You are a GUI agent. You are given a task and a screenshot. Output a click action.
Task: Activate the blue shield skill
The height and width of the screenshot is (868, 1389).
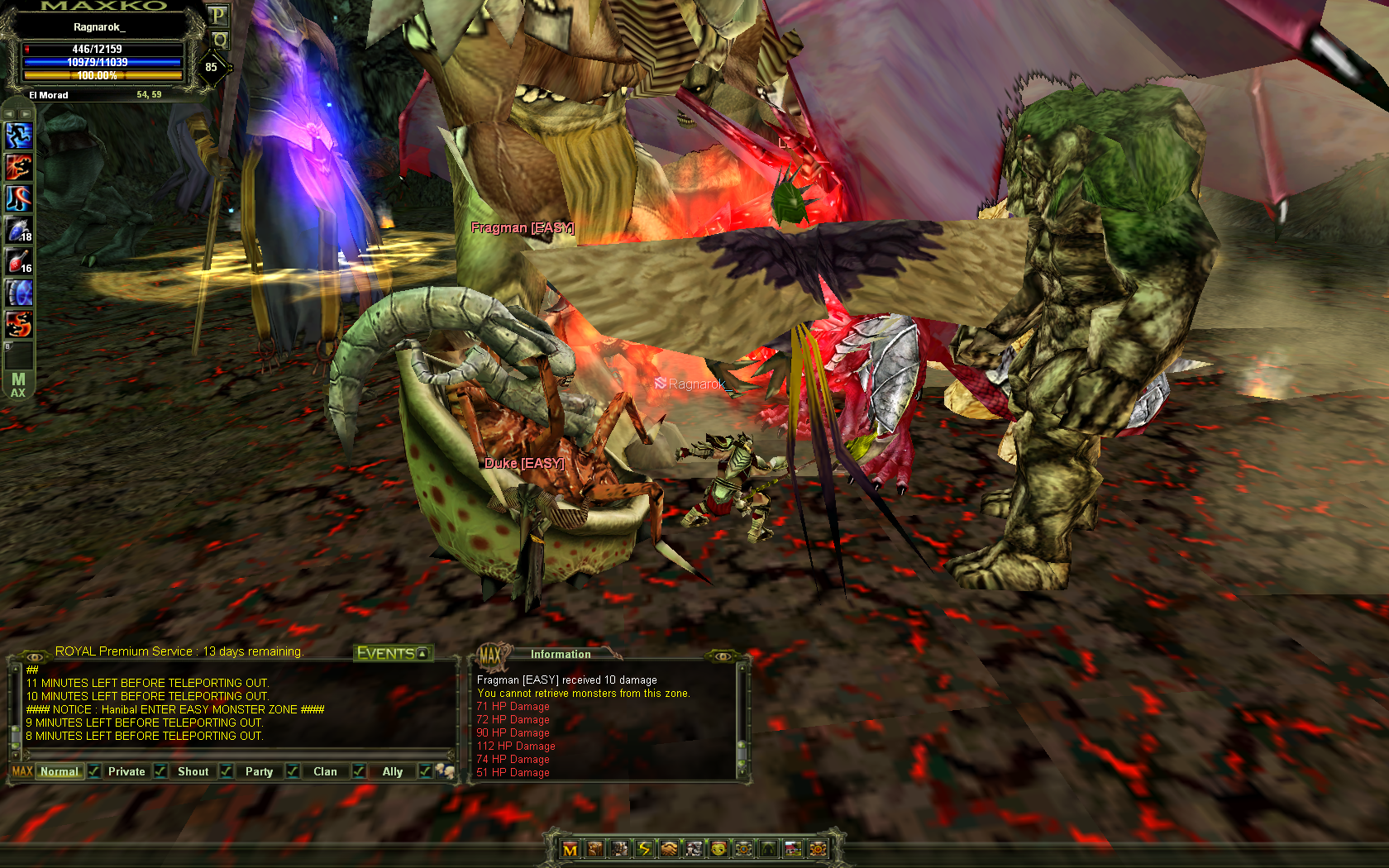(18, 293)
